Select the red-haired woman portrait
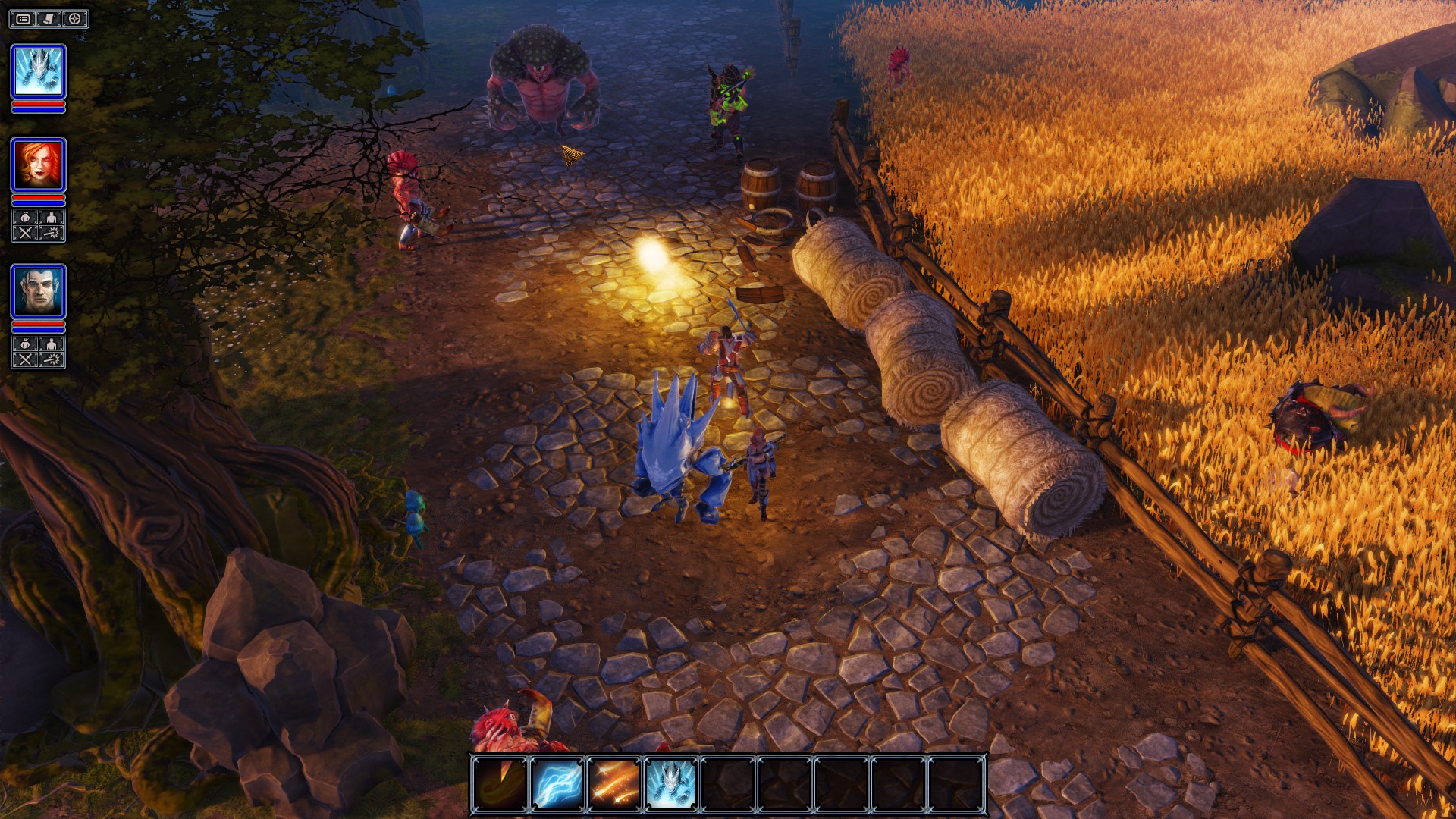 point(38,164)
